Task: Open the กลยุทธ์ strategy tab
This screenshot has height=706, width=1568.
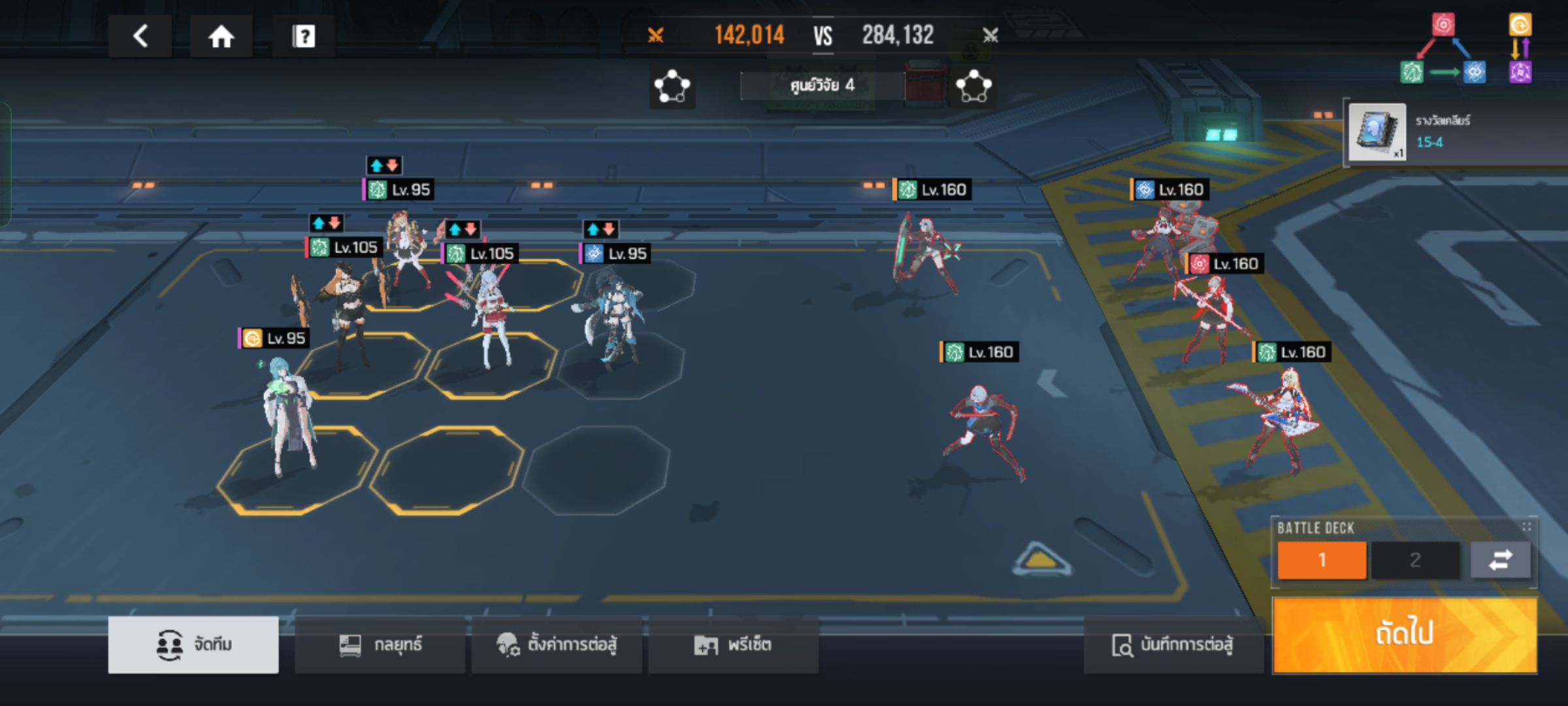Action: tap(380, 645)
